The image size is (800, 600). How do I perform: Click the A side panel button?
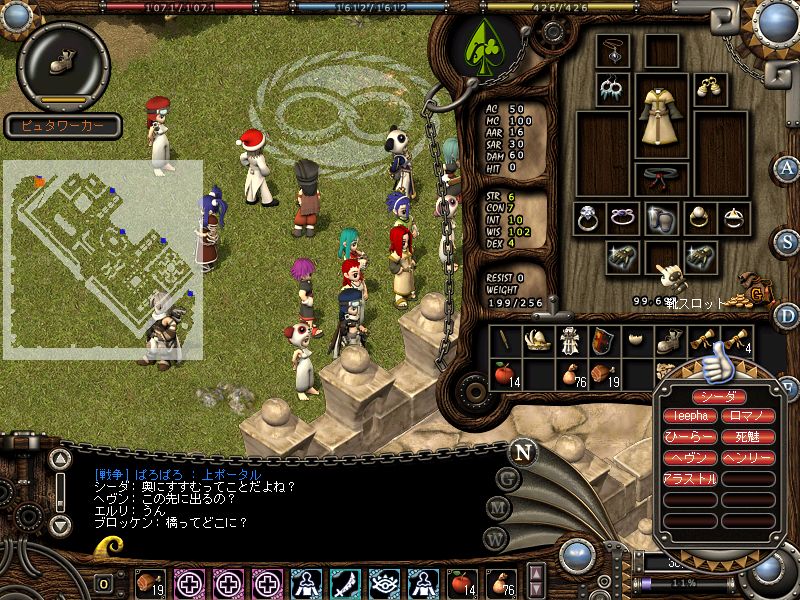point(788,168)
